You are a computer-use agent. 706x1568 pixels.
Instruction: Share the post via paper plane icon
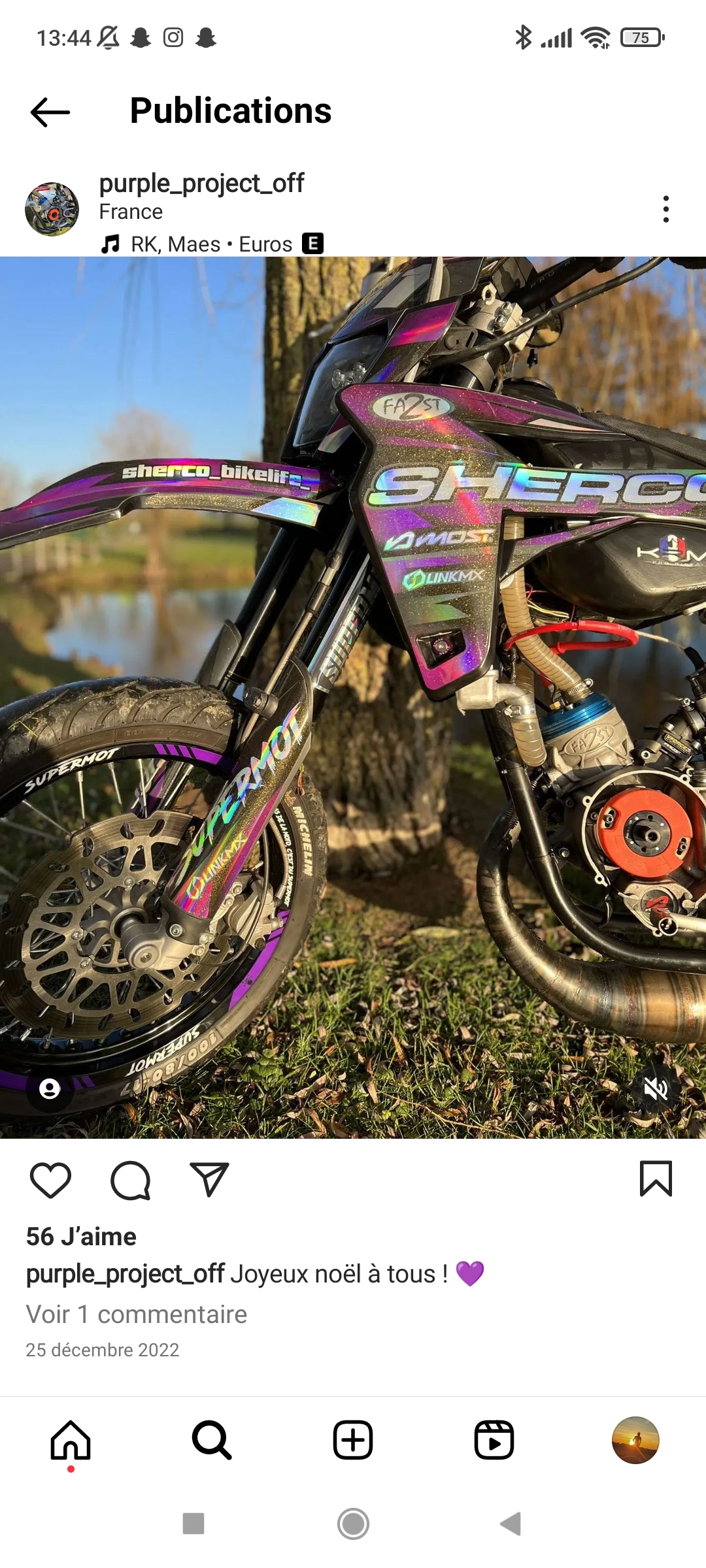tap(209, 1180)
